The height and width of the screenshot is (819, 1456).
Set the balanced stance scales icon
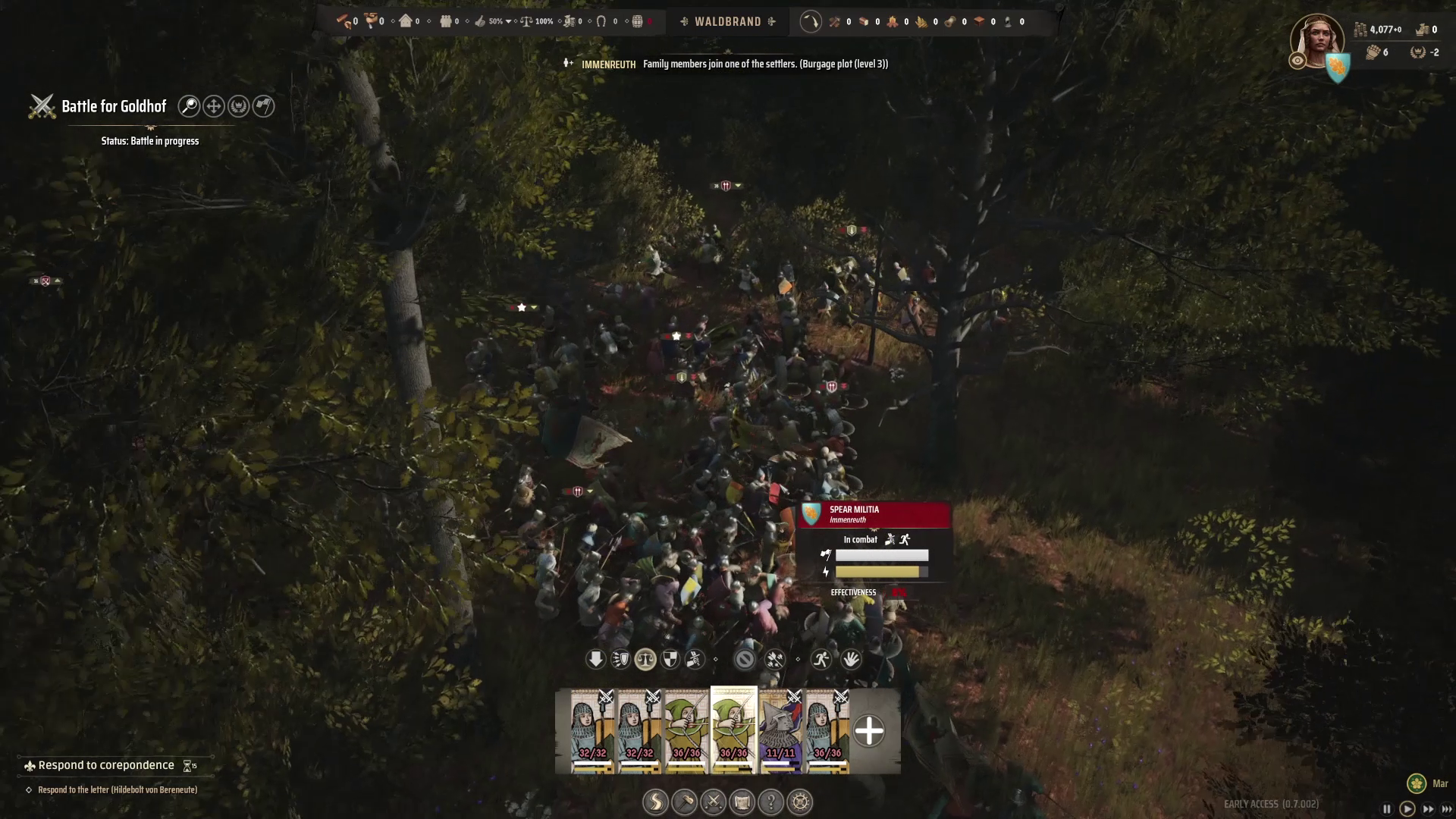point(645,659)
